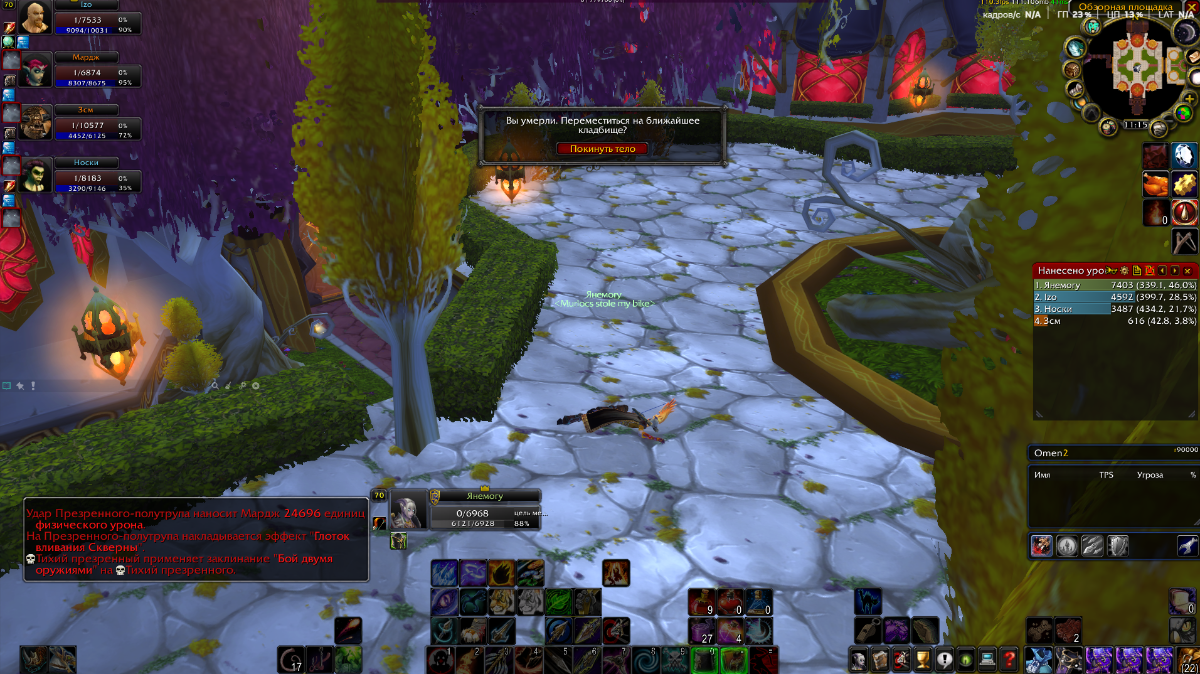Select the player's own Яnemory unit frame
Image resolution: width=1200 pixels, height=674 pixels.
tap(470, 511)
